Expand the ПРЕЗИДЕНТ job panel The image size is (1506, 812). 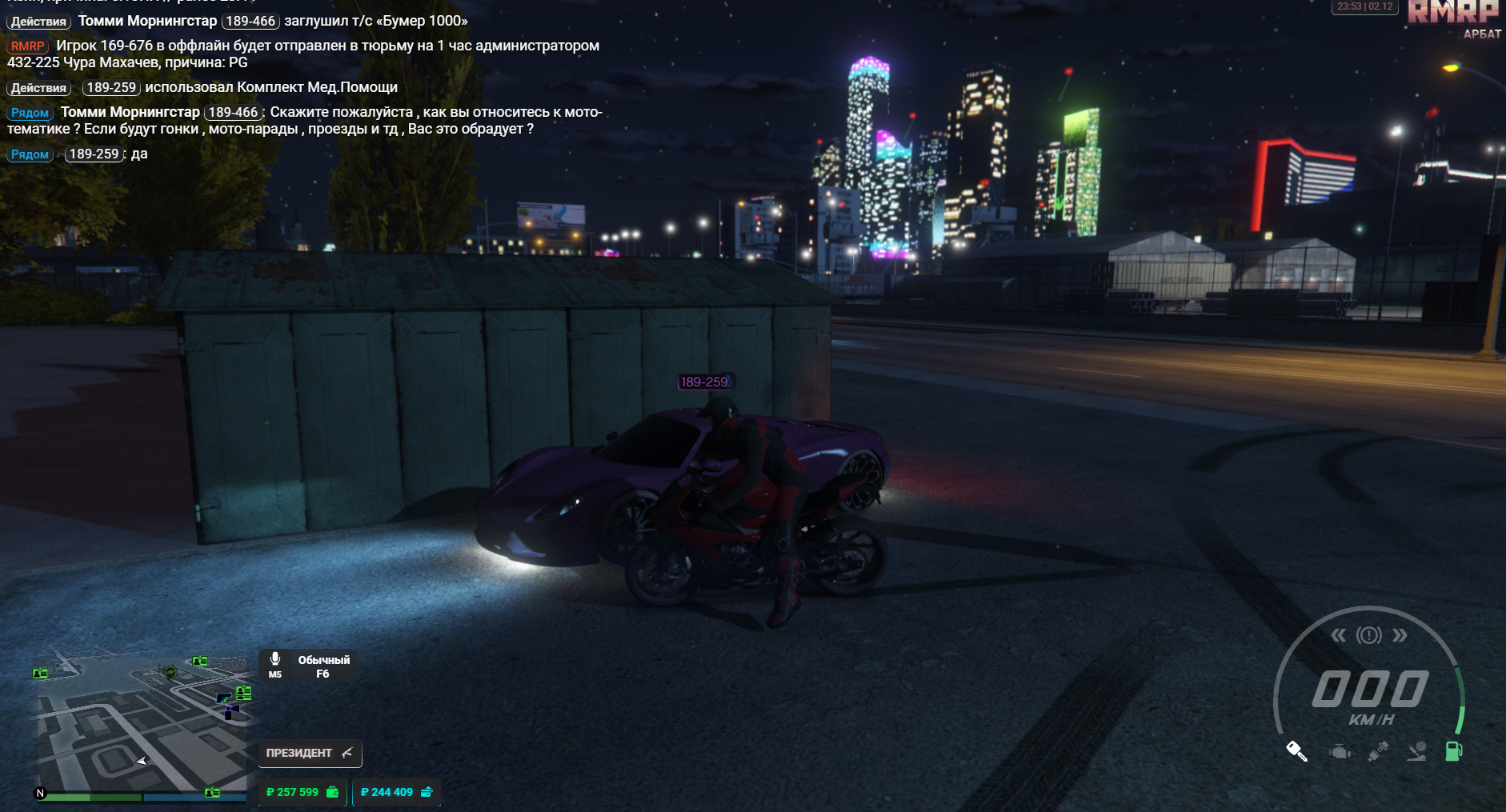[x=300, y=753]
